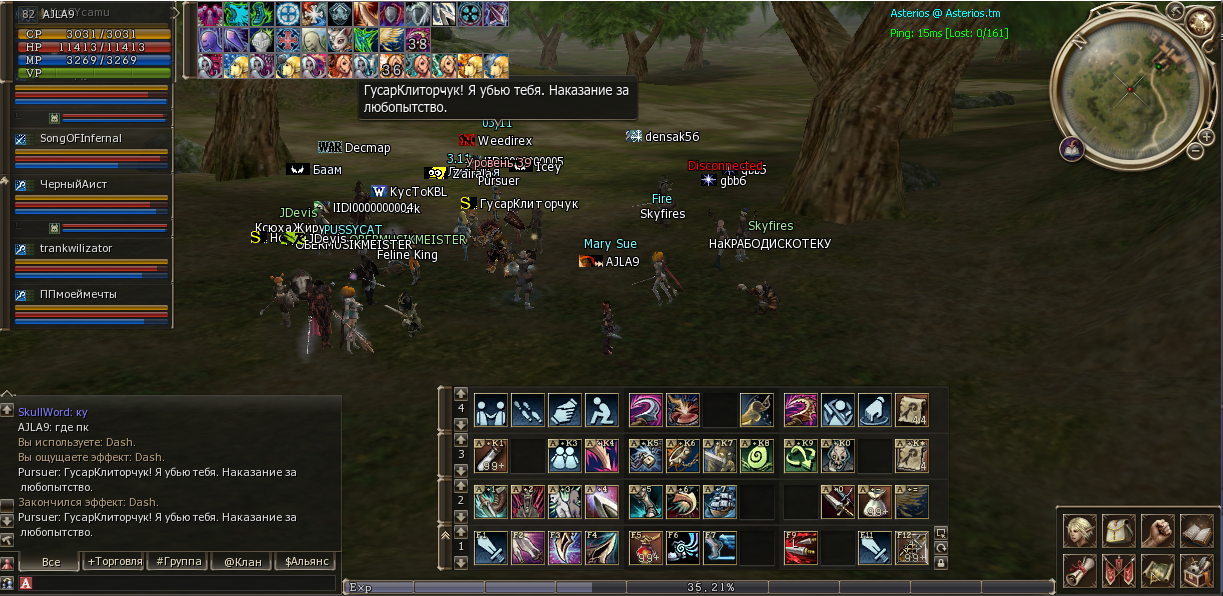Activate the F6 blue swirl skill
Viewport: 1223px width, 596px height.
tap(683, 548)
